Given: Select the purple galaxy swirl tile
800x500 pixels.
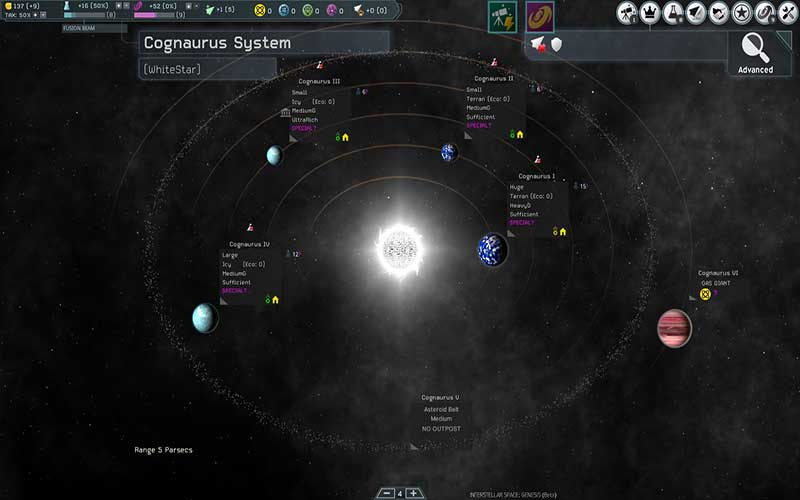Looking at the screenshot, I should pyautogui.click(x=540, y=17).
